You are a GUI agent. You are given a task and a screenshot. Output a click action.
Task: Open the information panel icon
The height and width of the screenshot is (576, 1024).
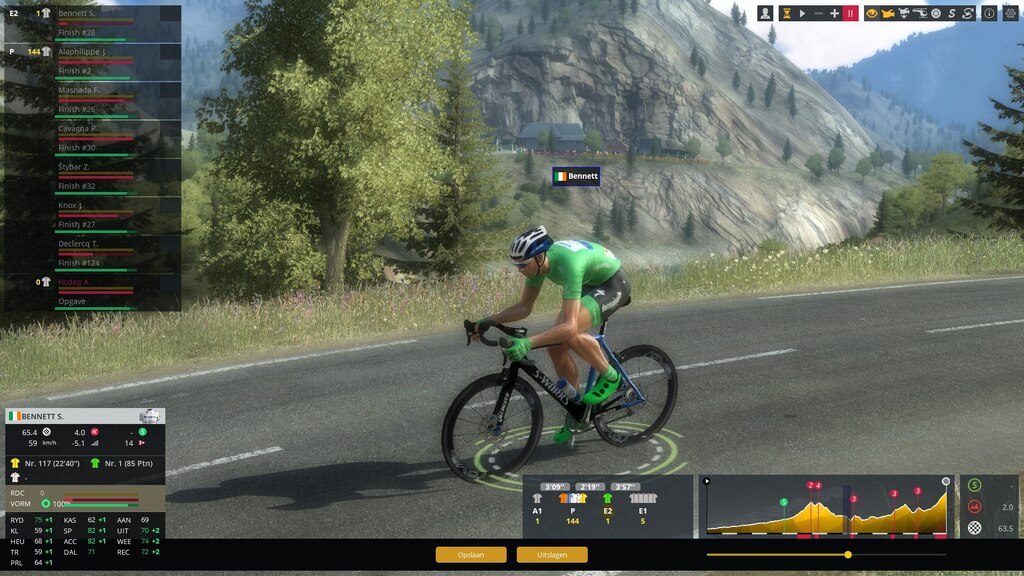point(988,13)
